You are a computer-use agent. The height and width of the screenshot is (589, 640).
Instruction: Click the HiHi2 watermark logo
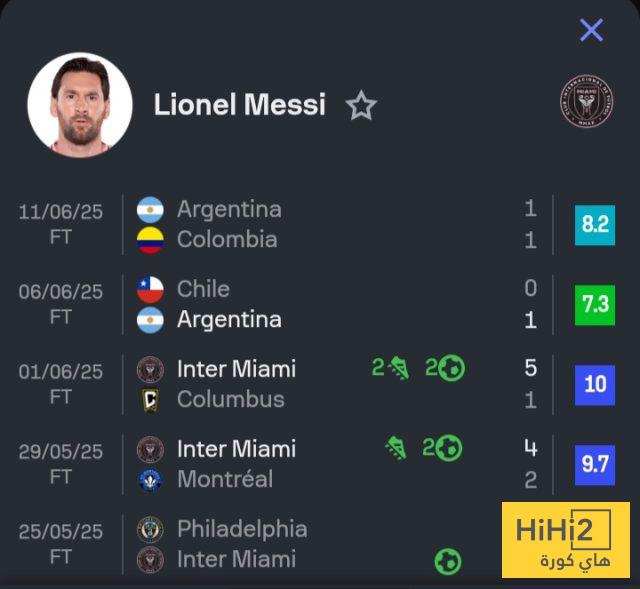coord(565,540)
